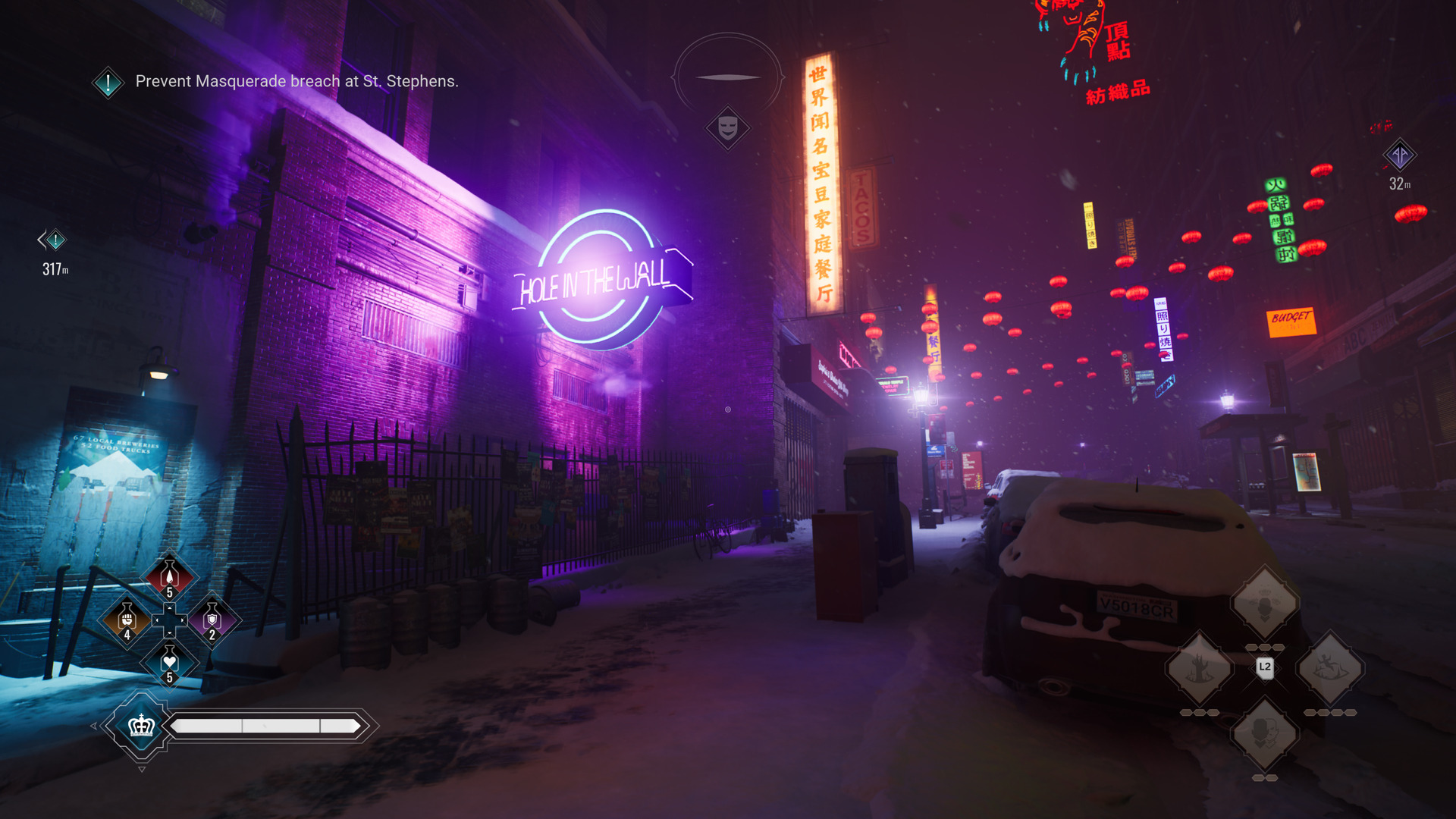Use the blue heart elixir

coord(169,663)
